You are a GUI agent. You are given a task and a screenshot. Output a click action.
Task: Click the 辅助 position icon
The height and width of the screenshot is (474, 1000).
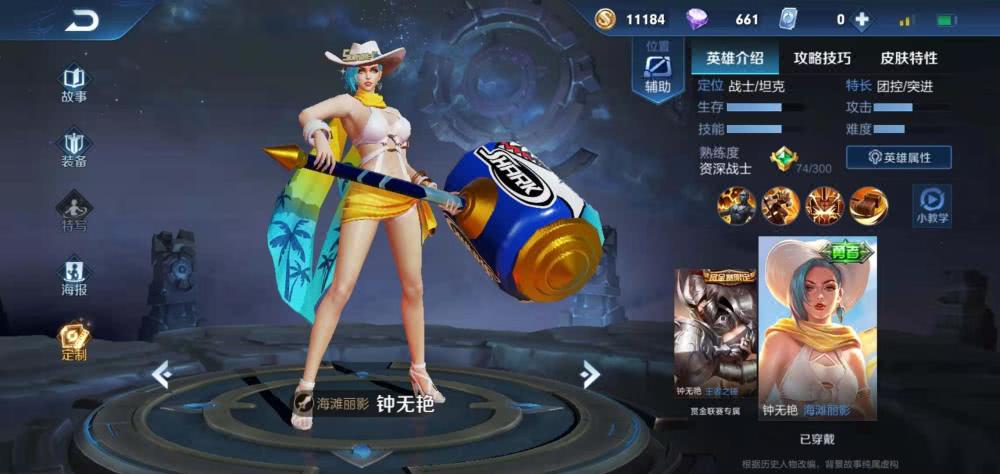click(657, 72)
